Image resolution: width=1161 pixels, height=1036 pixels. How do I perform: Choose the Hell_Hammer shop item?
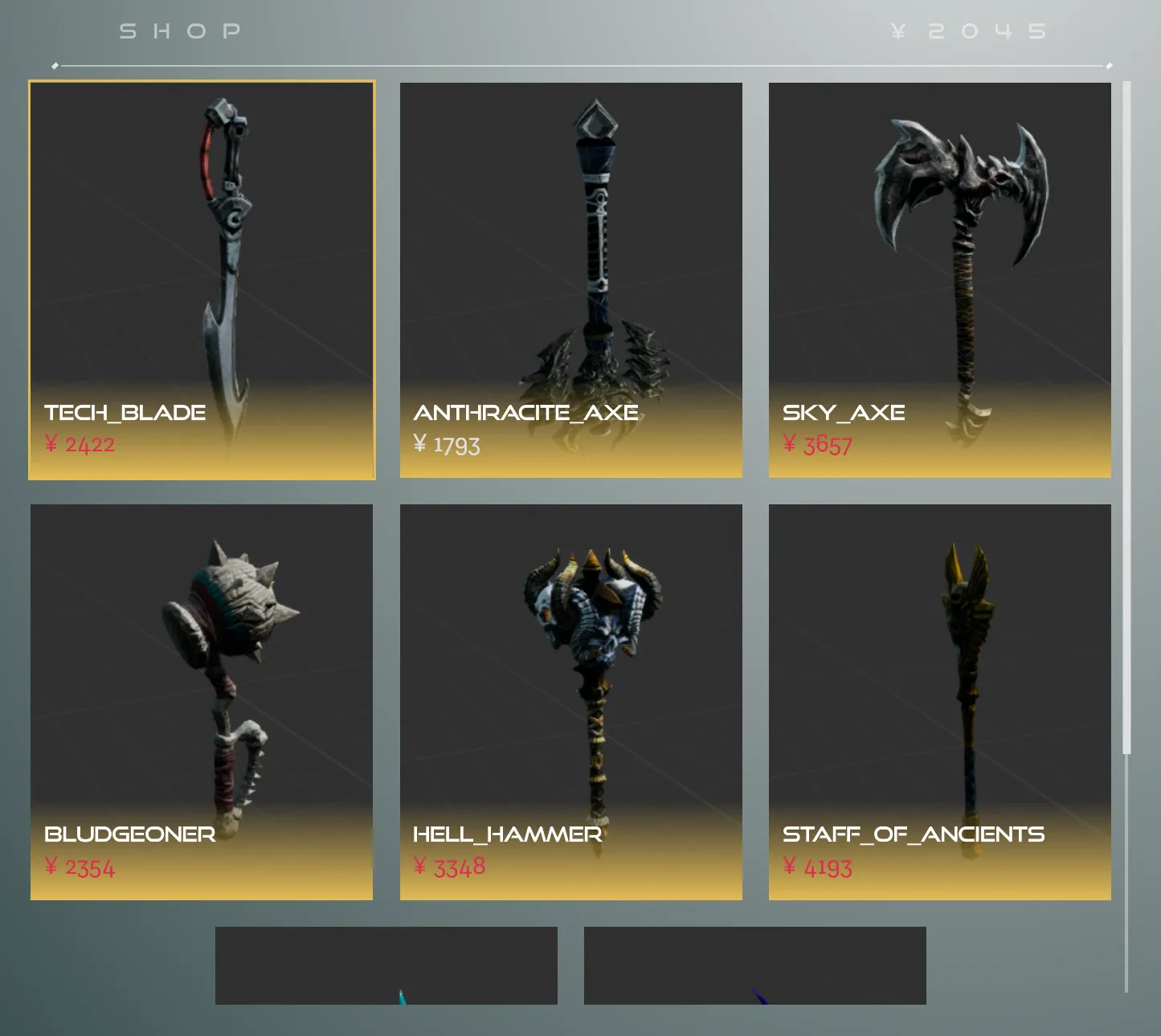570,702
